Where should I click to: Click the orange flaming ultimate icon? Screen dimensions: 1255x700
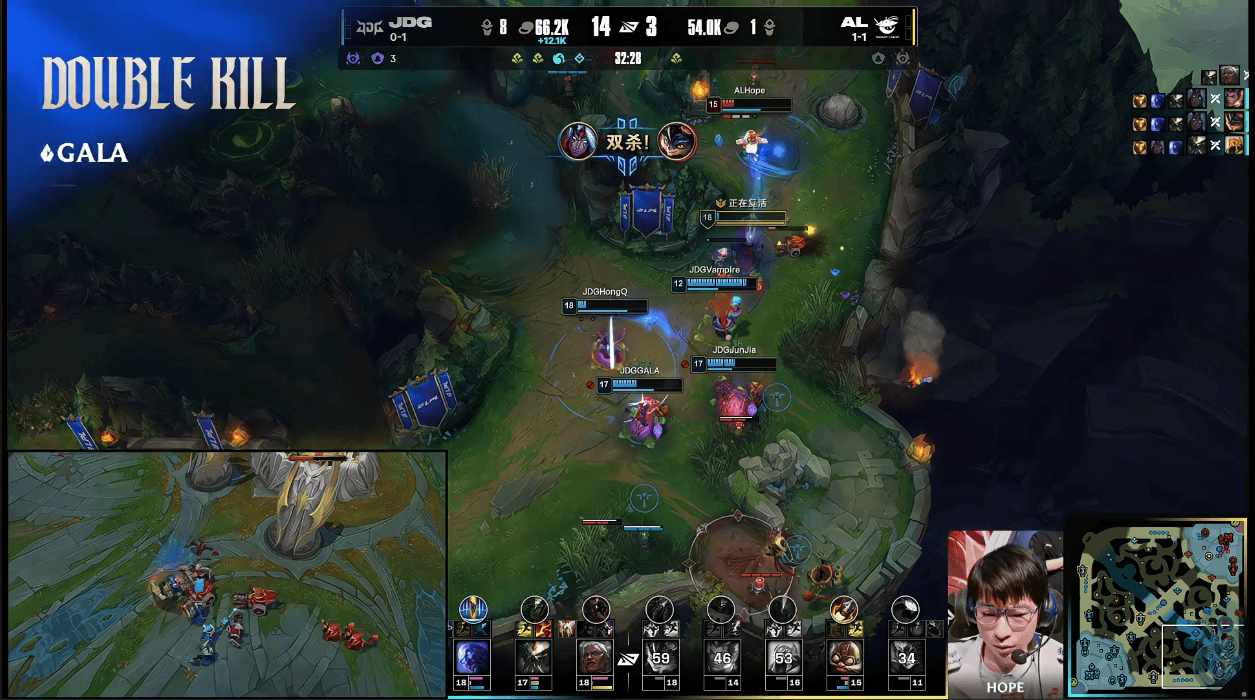[844, 609]
